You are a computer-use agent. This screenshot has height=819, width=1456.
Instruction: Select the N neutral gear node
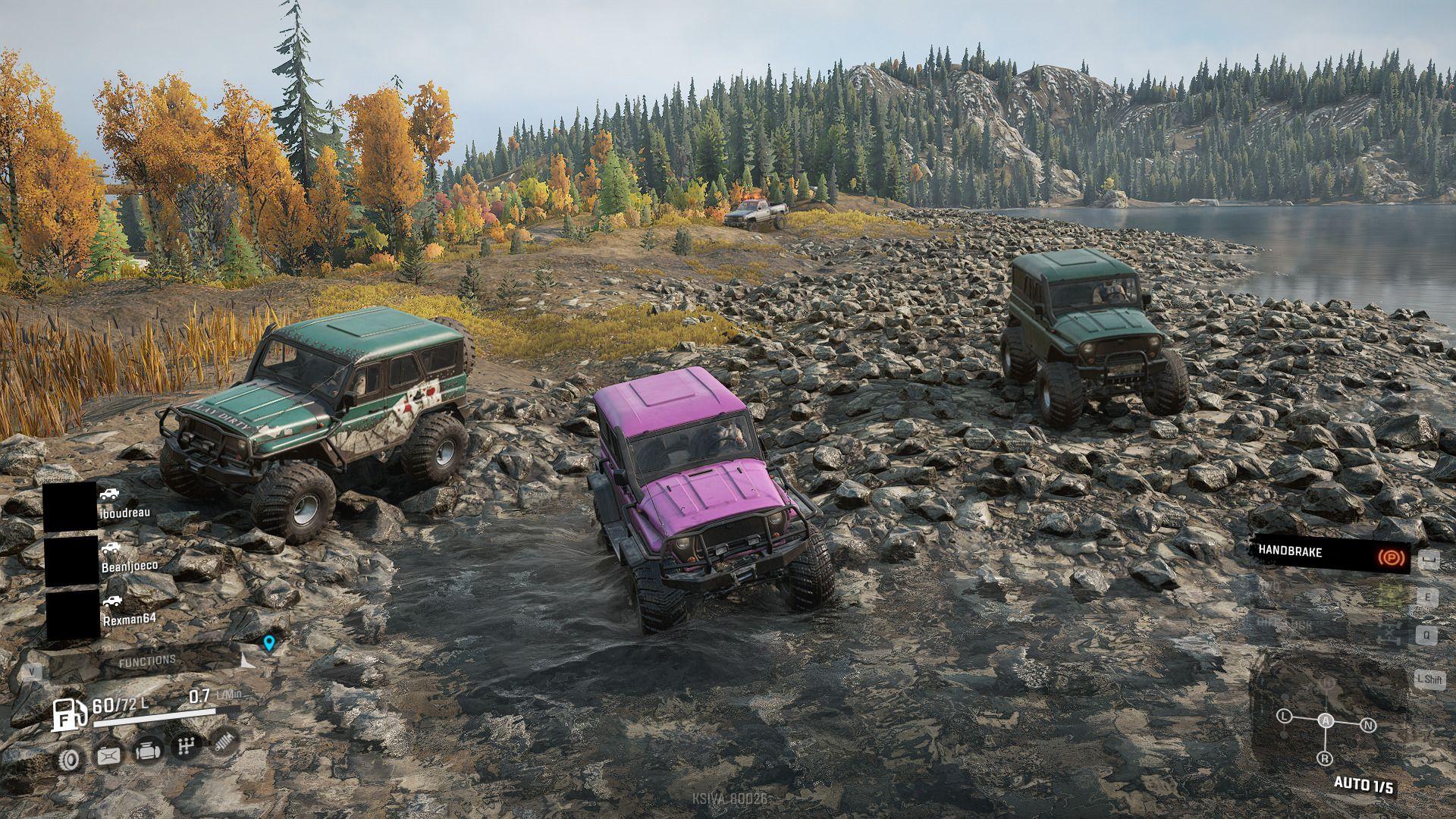[1368, 725]
